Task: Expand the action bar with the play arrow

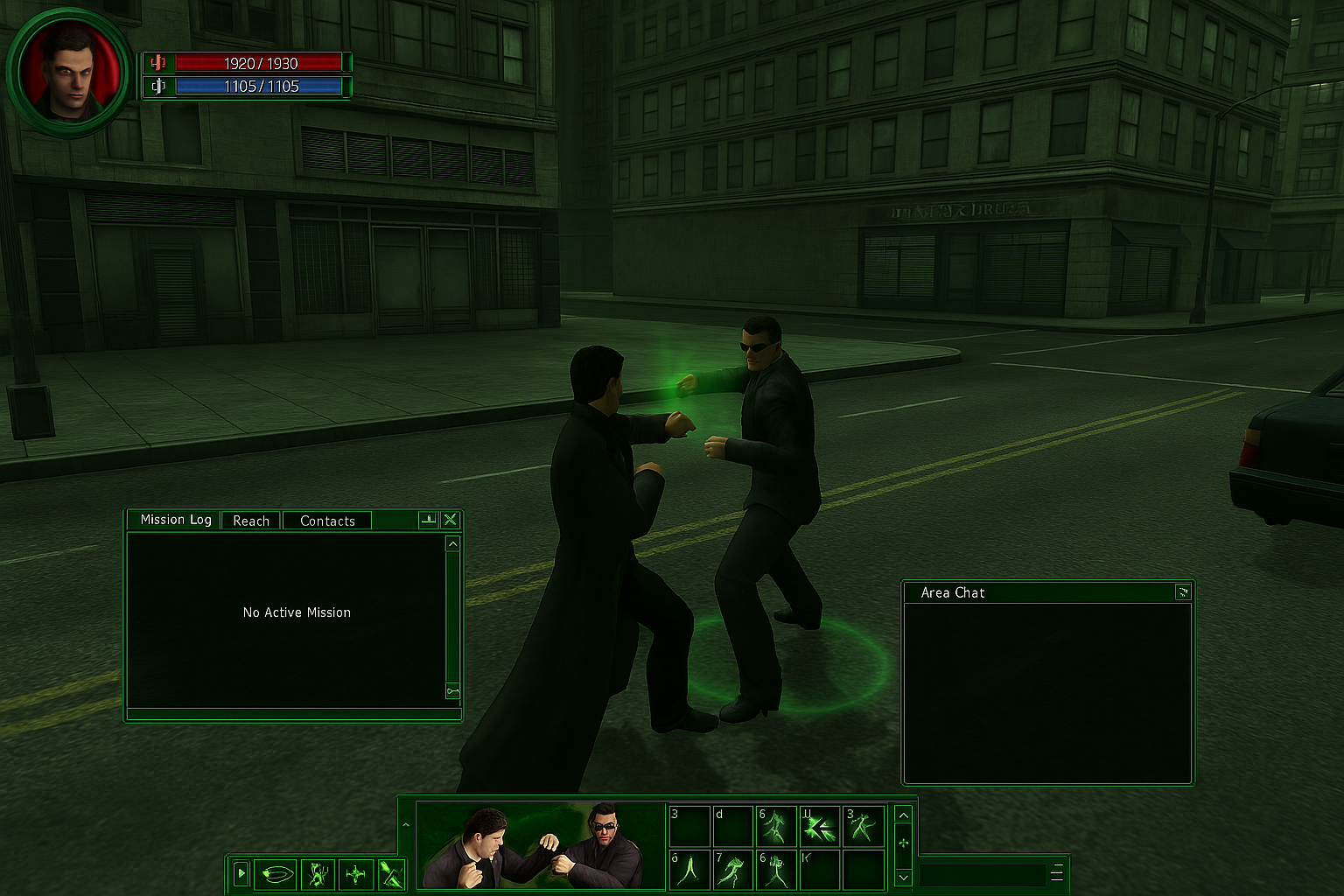Action: [241, 873]
